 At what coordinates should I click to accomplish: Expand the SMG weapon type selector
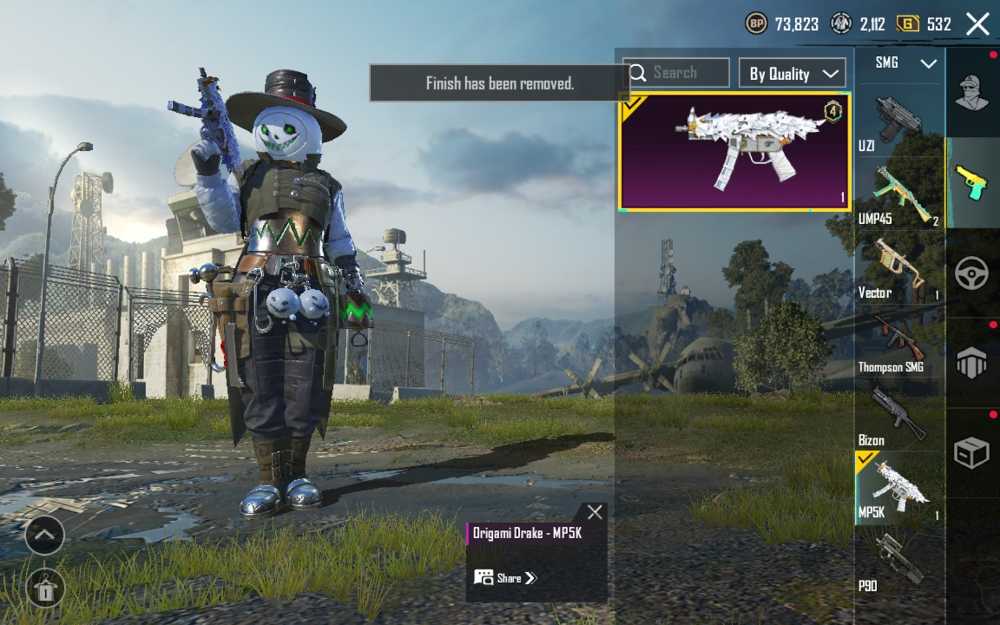907,63
